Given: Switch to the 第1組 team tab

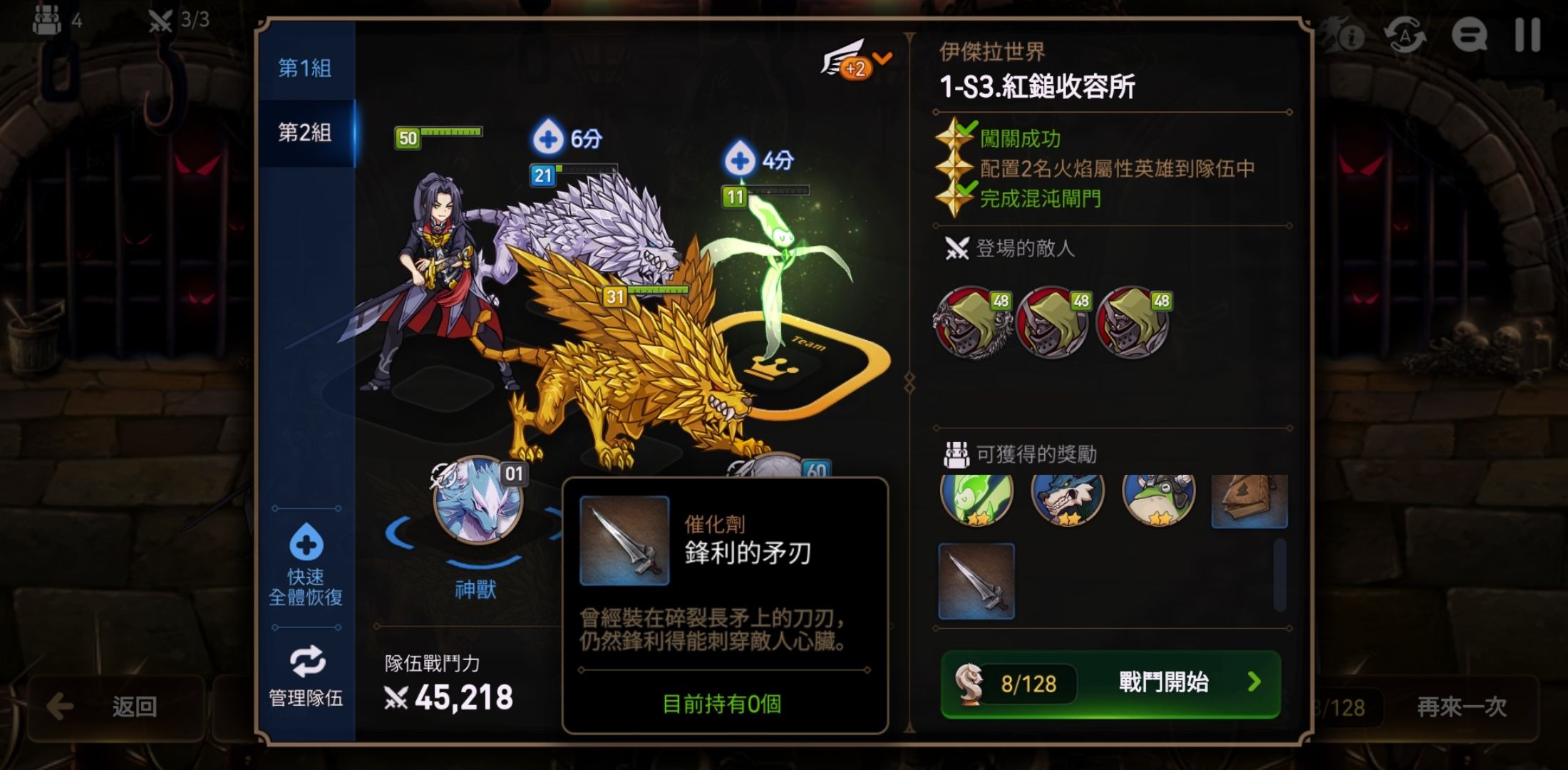Looking at the screenshot, I should coord(304,68).
